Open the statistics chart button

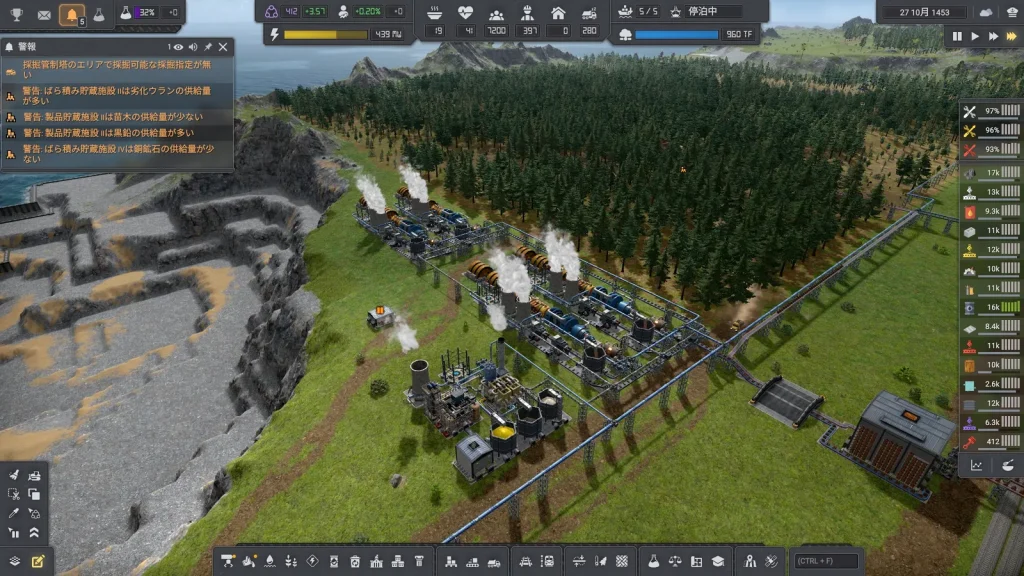(x=977, y=465)
